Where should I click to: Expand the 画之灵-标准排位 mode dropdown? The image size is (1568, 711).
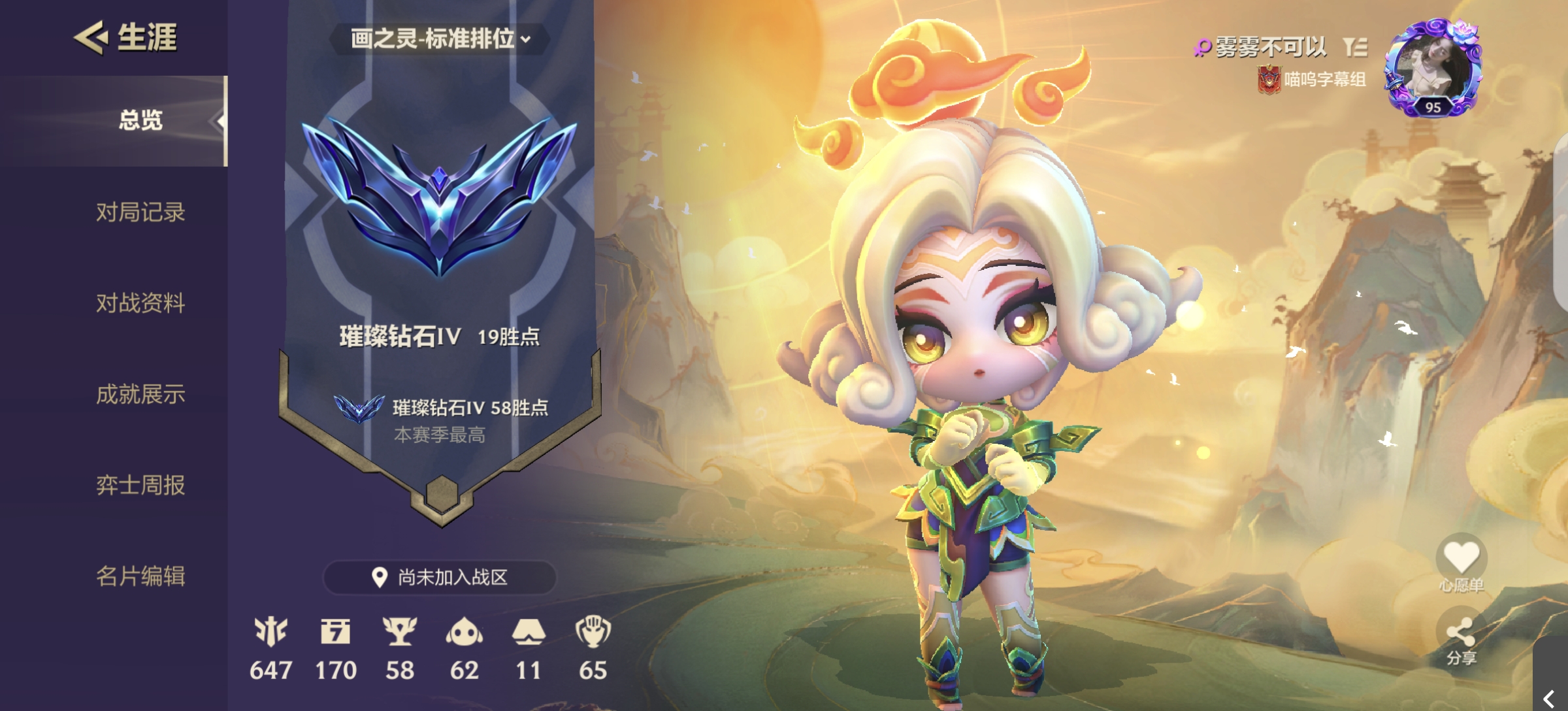(x=440, y=39)
